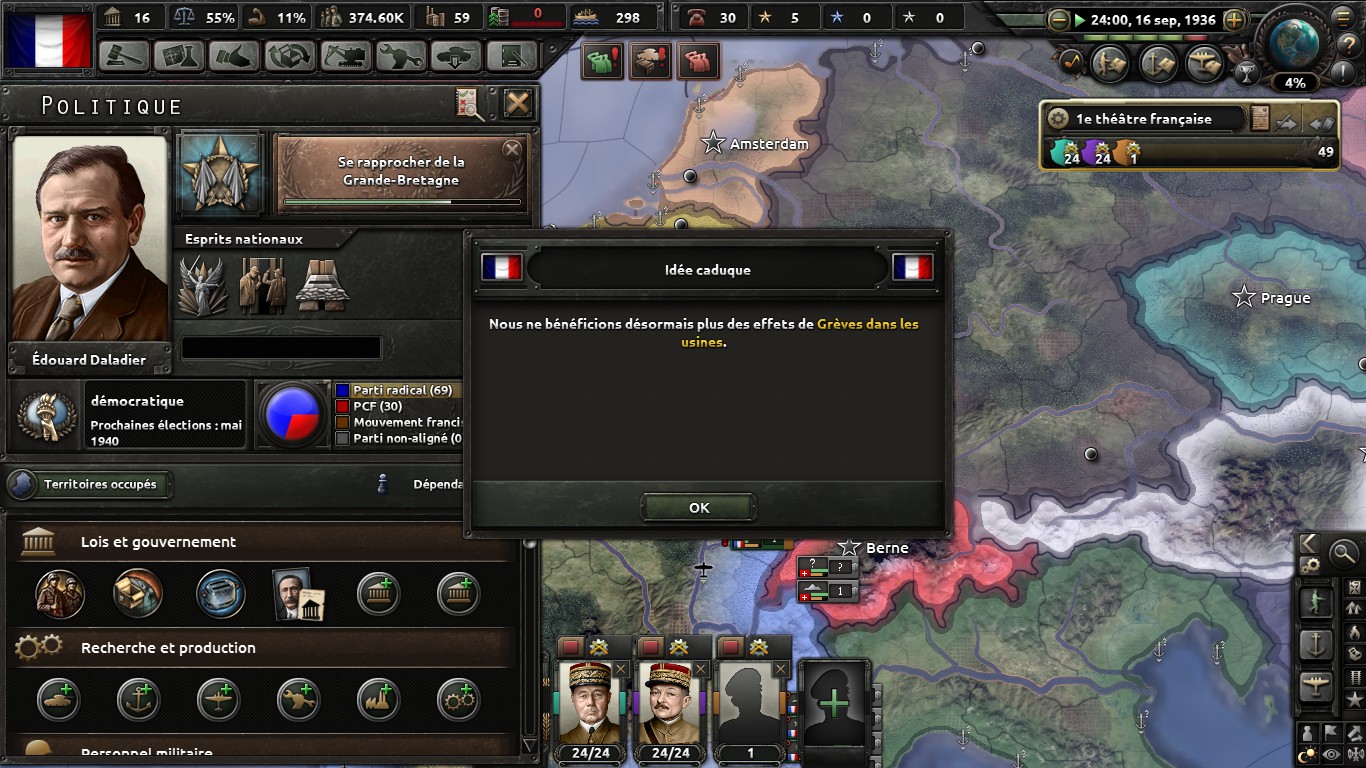
Task: Open the diplomacy menu with the handshake icon
Action: tap(234, 56)
